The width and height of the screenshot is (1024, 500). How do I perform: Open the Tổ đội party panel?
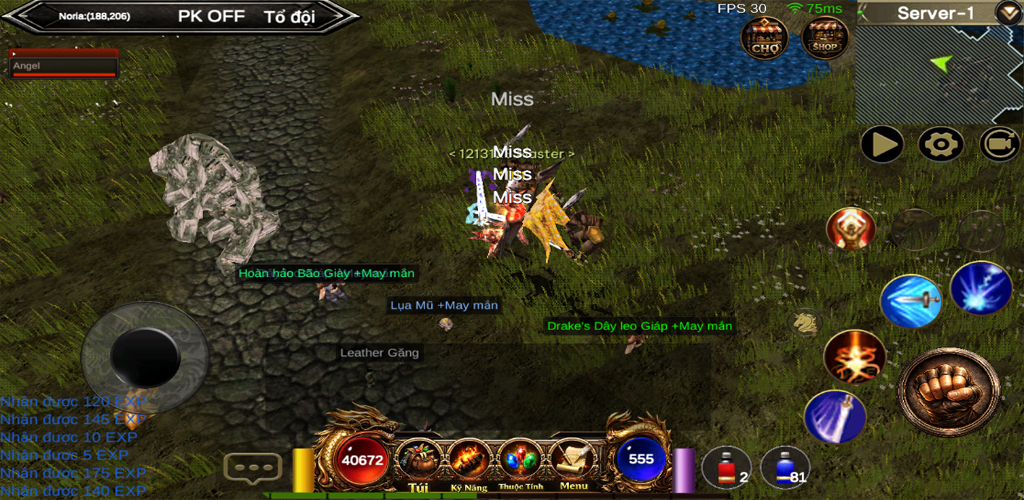click(x=290, y=16)
